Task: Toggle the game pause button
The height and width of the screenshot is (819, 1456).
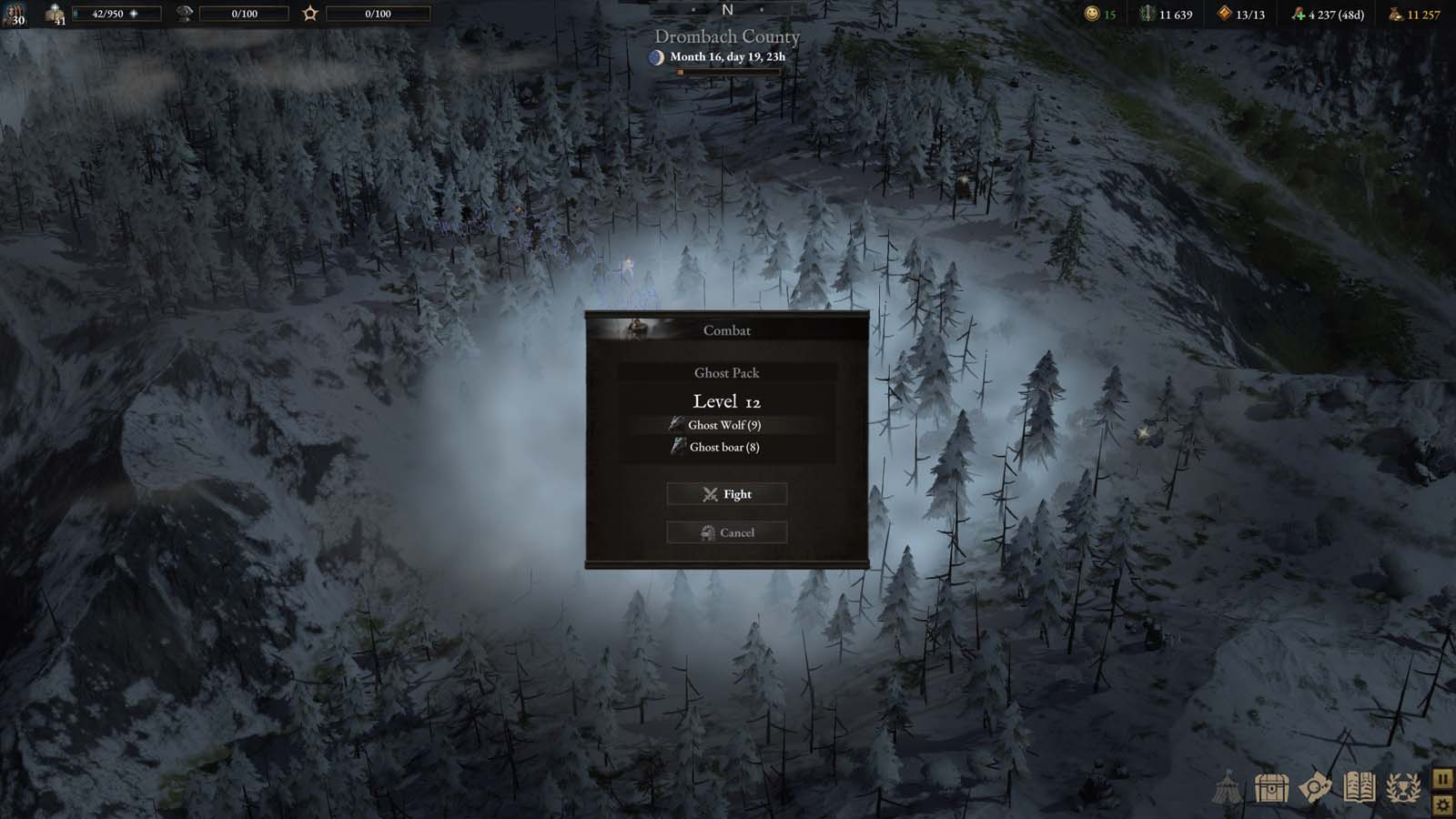Action: point(1442,778)
